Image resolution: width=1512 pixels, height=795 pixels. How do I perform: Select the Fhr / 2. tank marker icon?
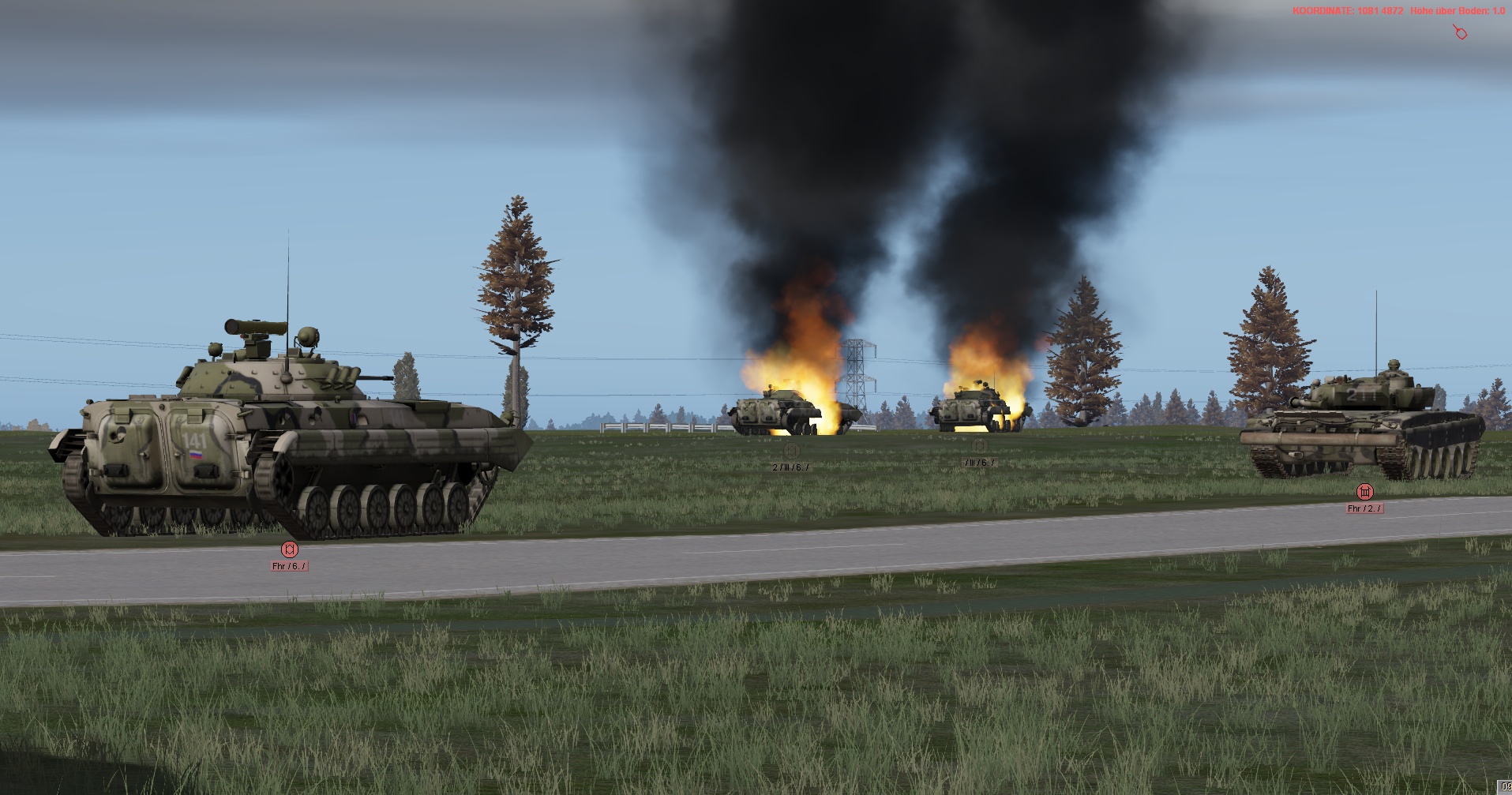(1364, 493)
